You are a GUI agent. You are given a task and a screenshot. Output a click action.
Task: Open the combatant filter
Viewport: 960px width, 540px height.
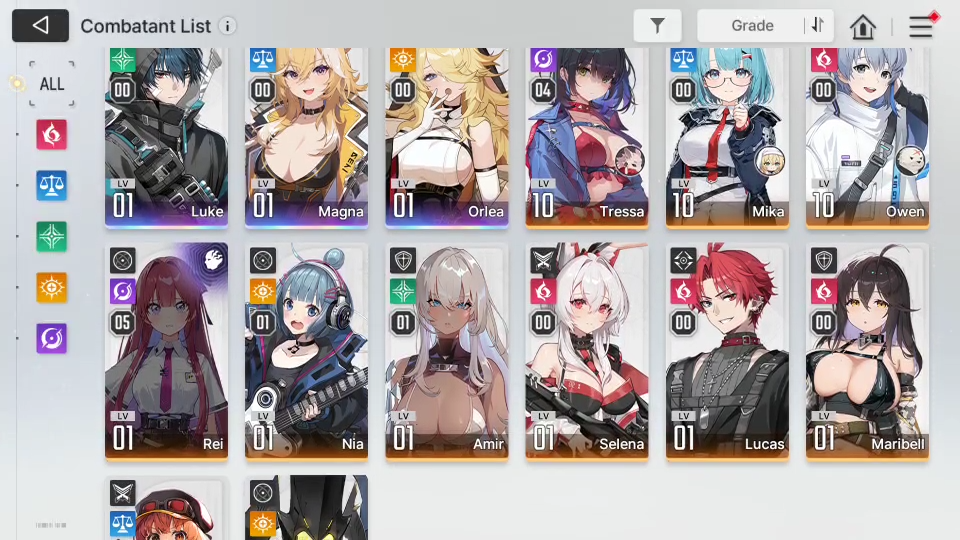pos(657,26)
